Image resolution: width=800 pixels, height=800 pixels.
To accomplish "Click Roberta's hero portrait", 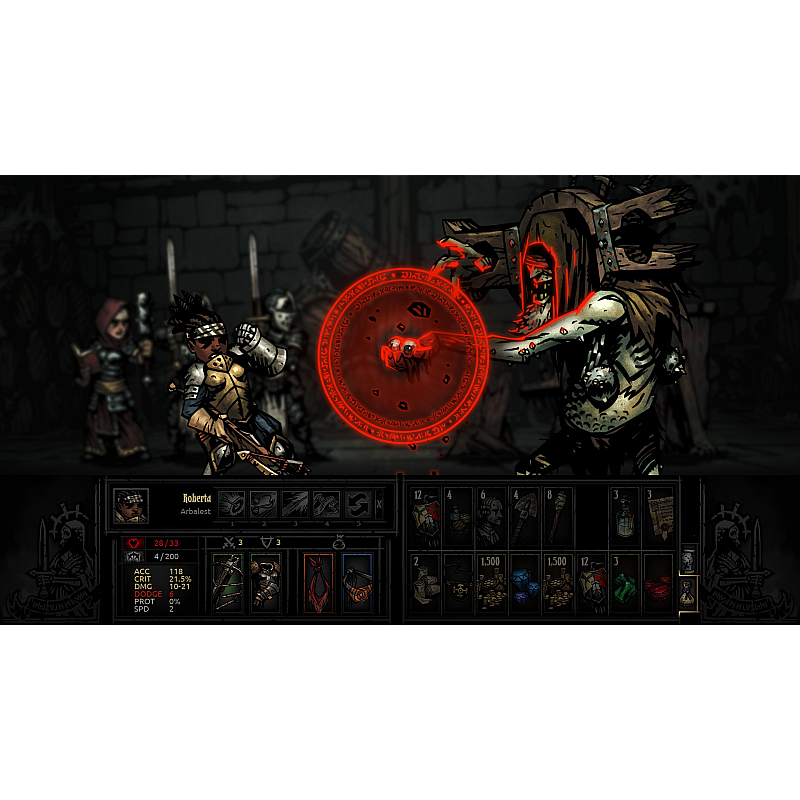I will [131, 505].
